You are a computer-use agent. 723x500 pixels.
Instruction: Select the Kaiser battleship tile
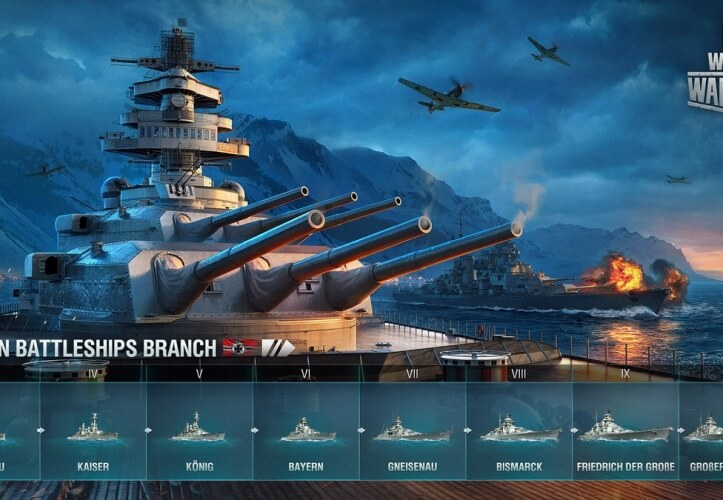click(x=93, y=430)
